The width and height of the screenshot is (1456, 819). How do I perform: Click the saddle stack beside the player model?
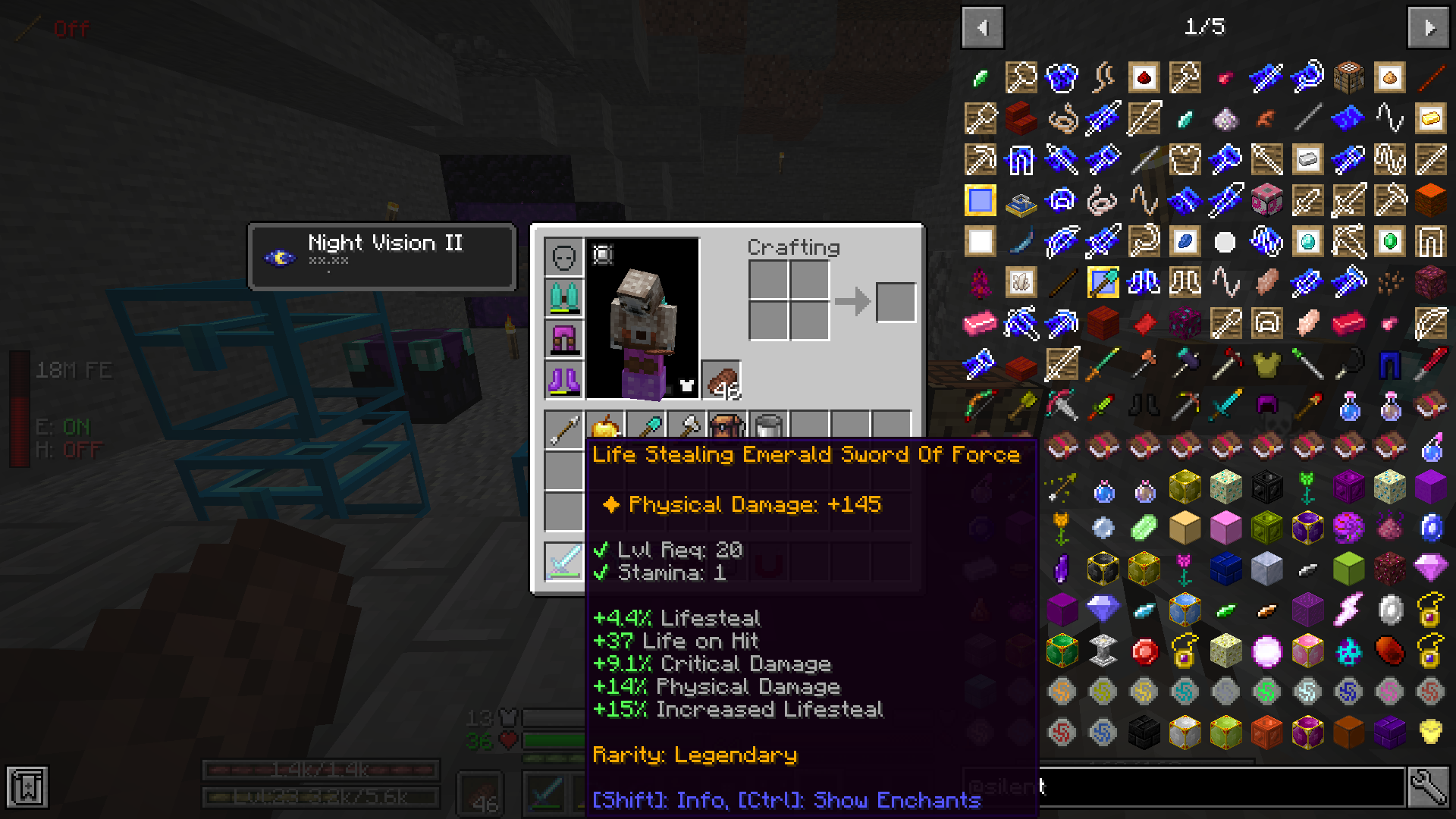coord(720,379)
